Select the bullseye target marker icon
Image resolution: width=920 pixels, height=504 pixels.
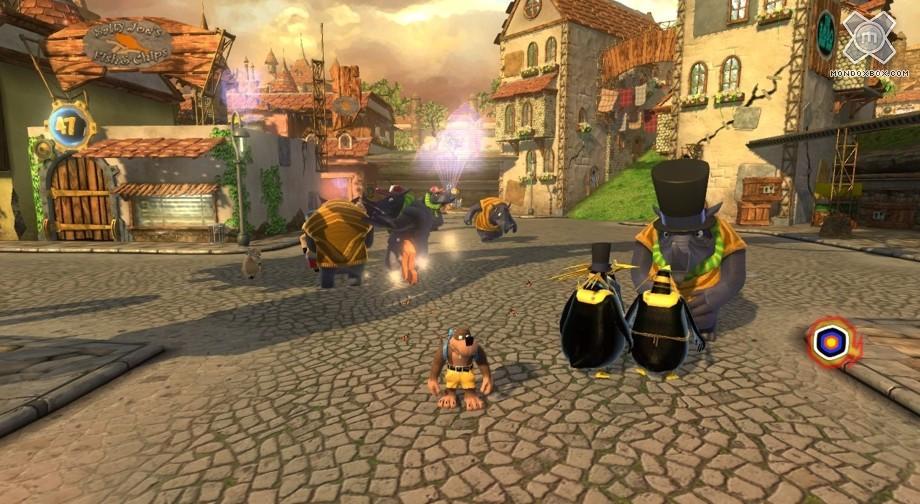(x=832, y=343)
